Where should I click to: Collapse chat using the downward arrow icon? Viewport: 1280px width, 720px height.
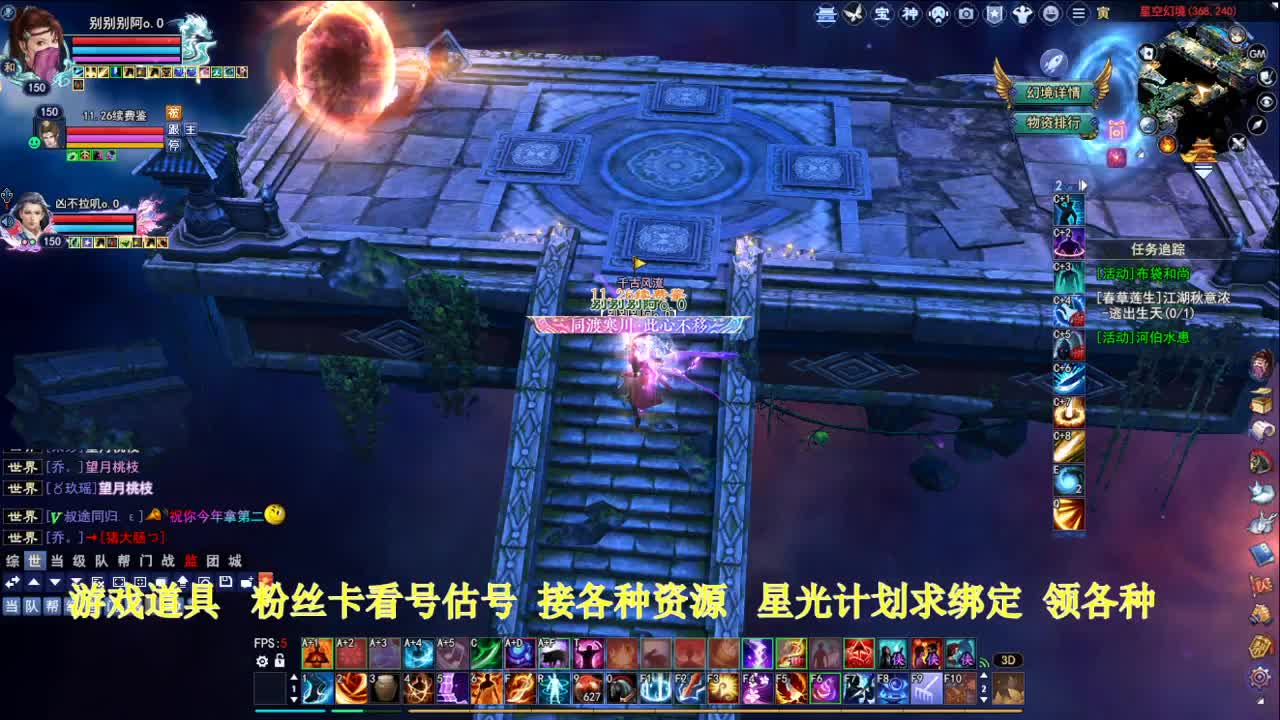54,581
